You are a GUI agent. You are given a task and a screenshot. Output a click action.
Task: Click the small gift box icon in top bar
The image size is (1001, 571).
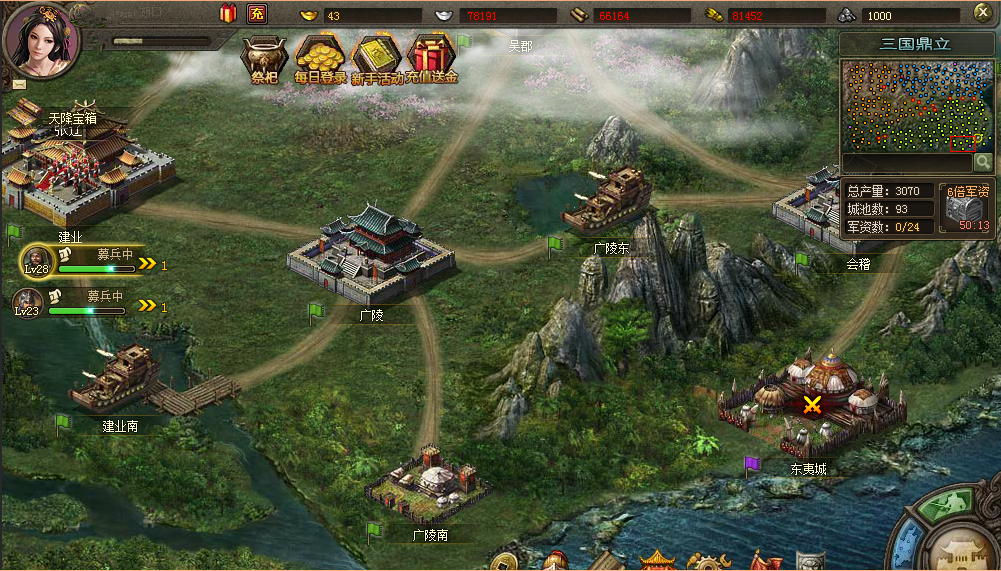pos(229,14)
